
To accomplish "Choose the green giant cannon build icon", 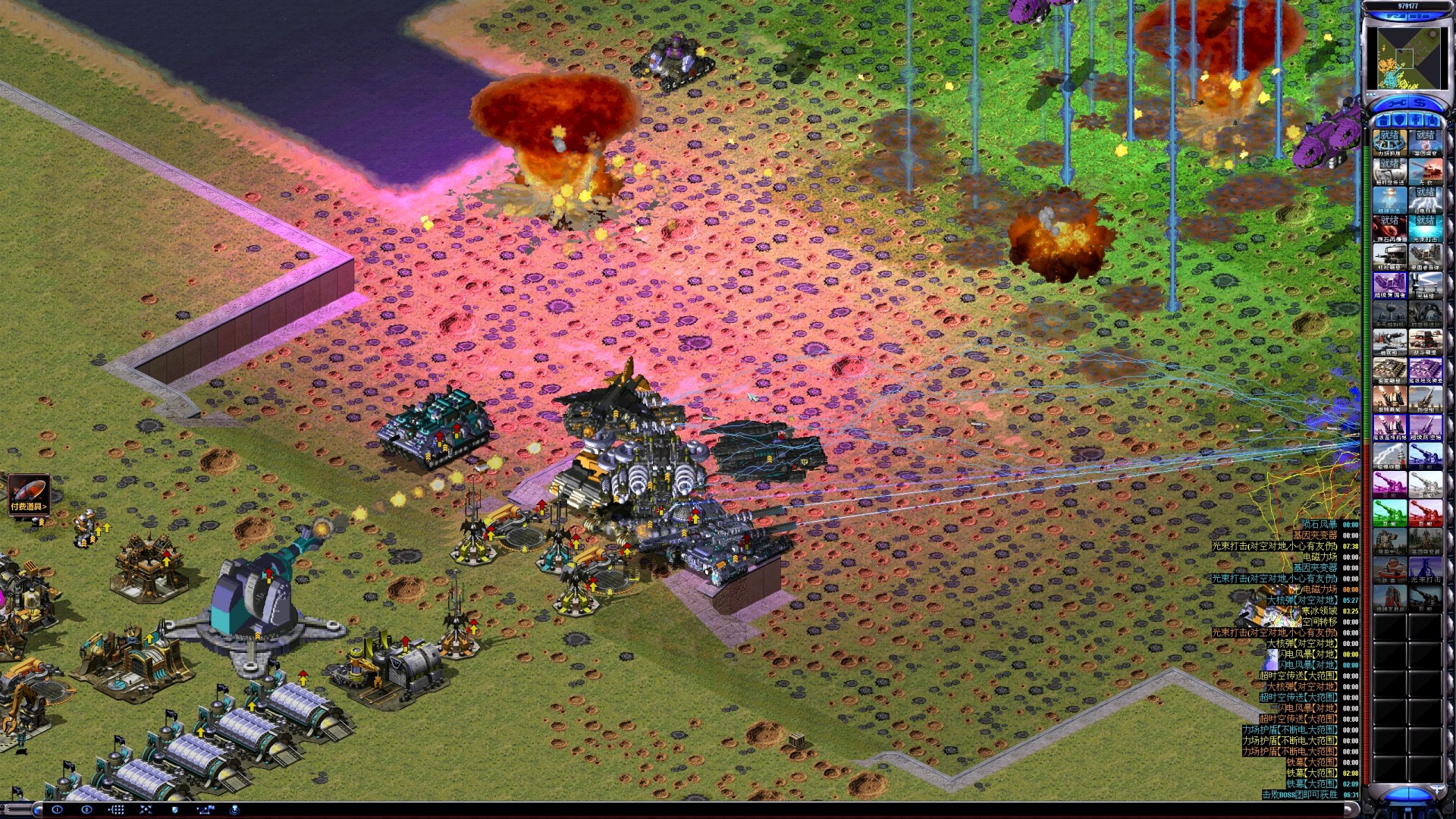I will 1389,512.
